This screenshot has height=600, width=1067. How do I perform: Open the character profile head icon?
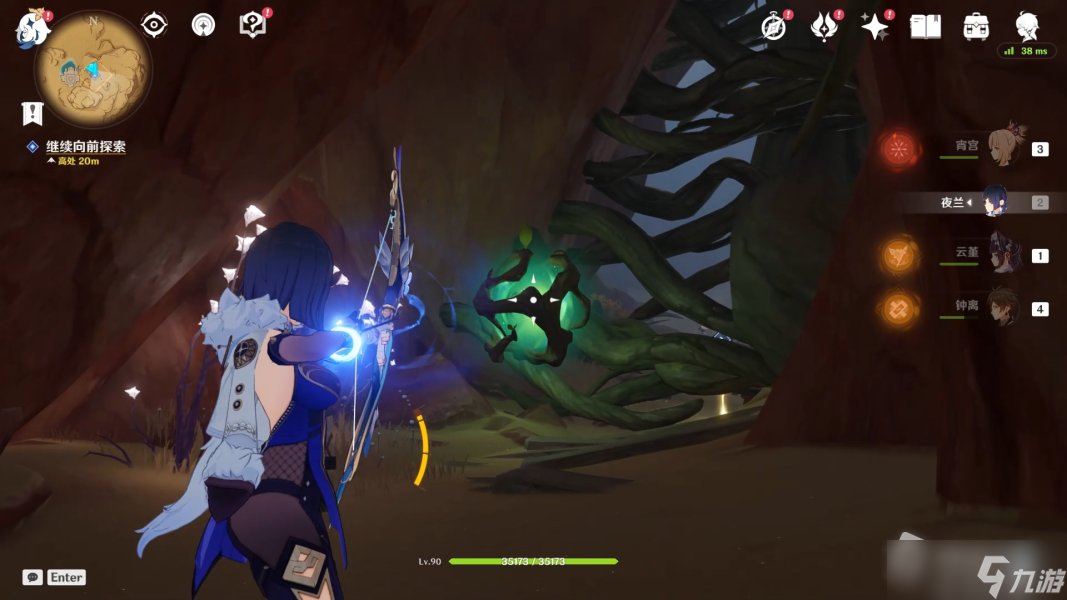click(x=1026, y=26)
